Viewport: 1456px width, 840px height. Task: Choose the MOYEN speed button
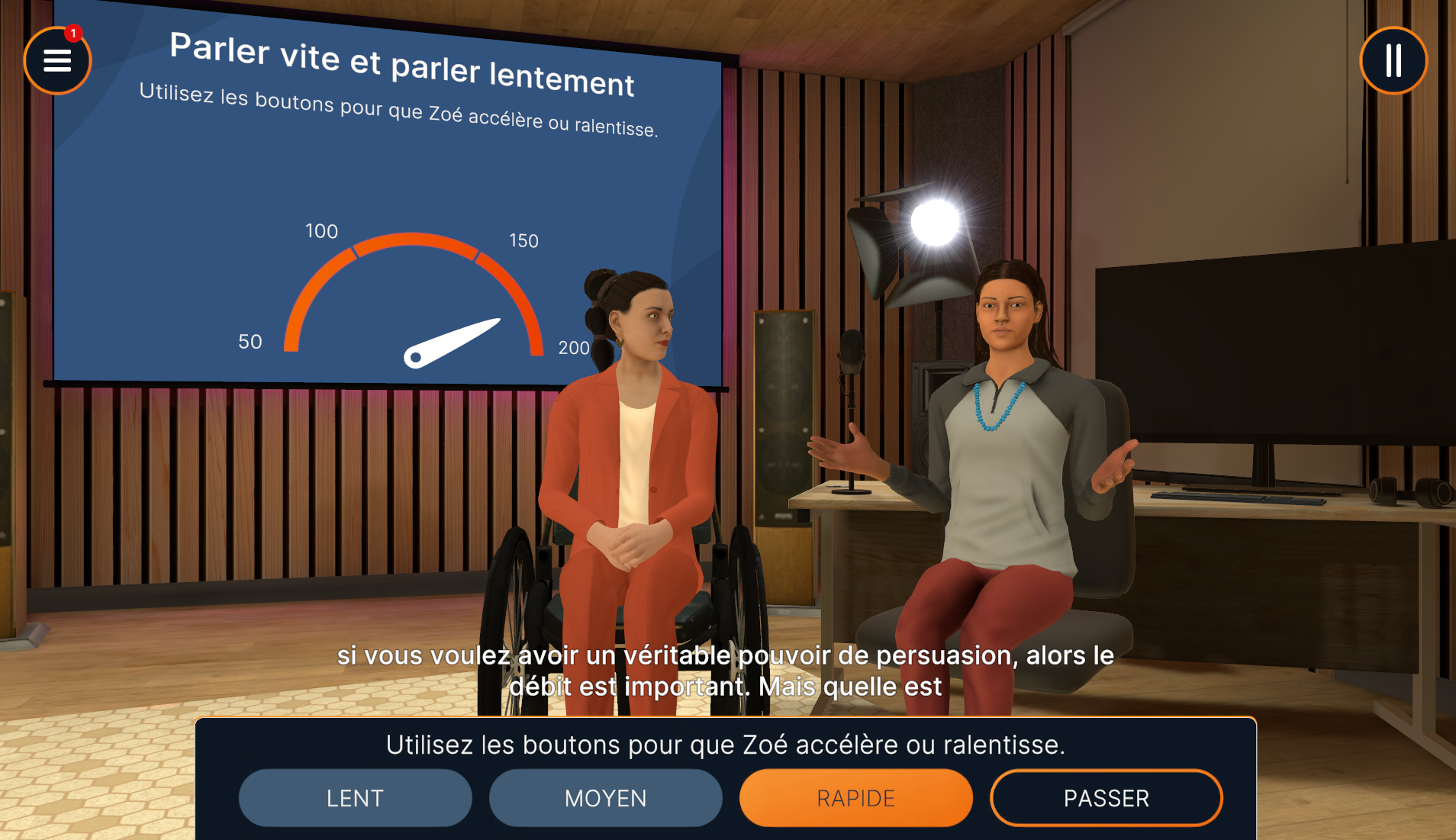605,798
